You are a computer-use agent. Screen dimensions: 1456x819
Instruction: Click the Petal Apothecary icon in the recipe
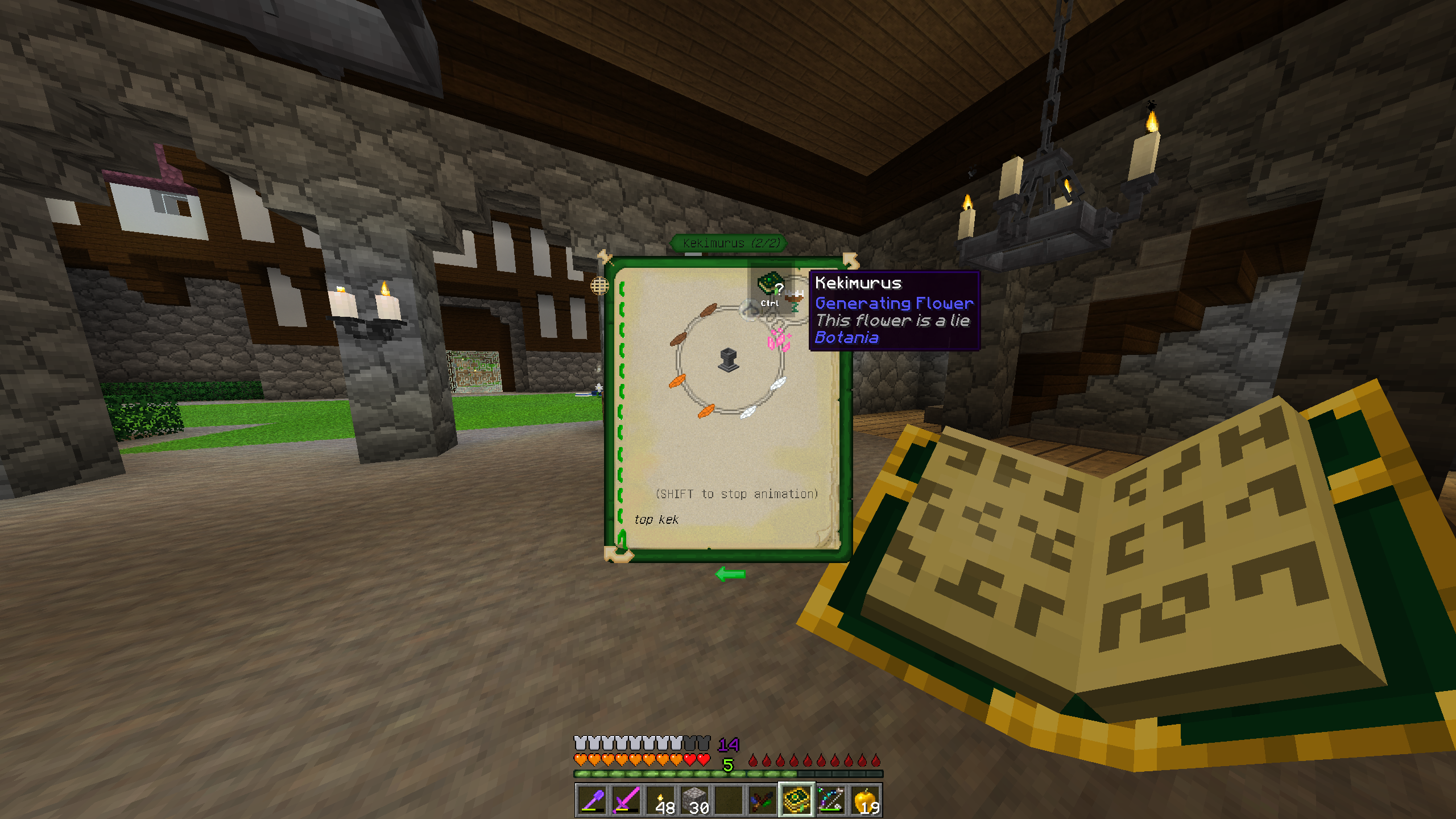729,360
